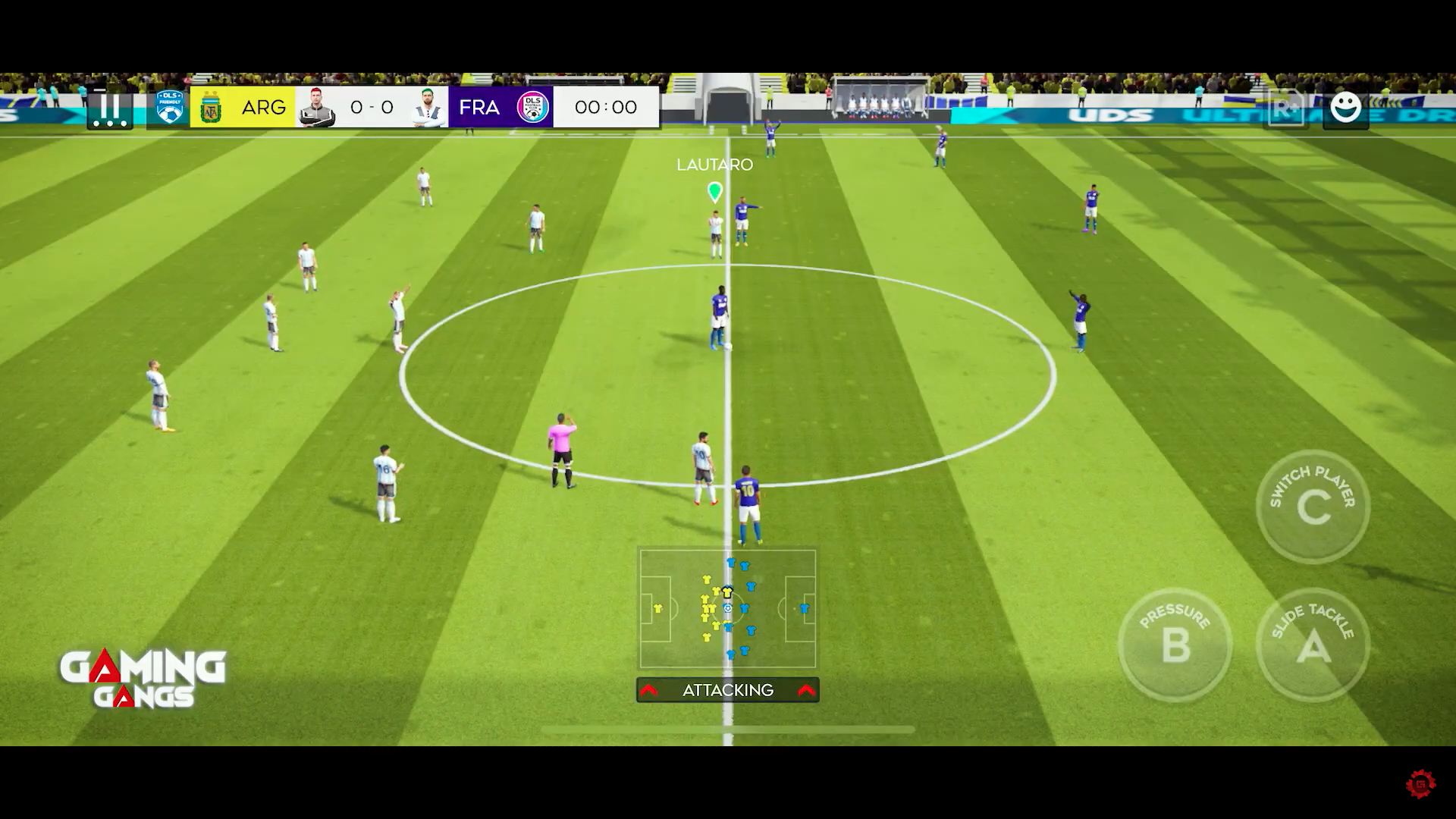
Task: Activate the Slide Tackle A control
Action: (1313, 646)
